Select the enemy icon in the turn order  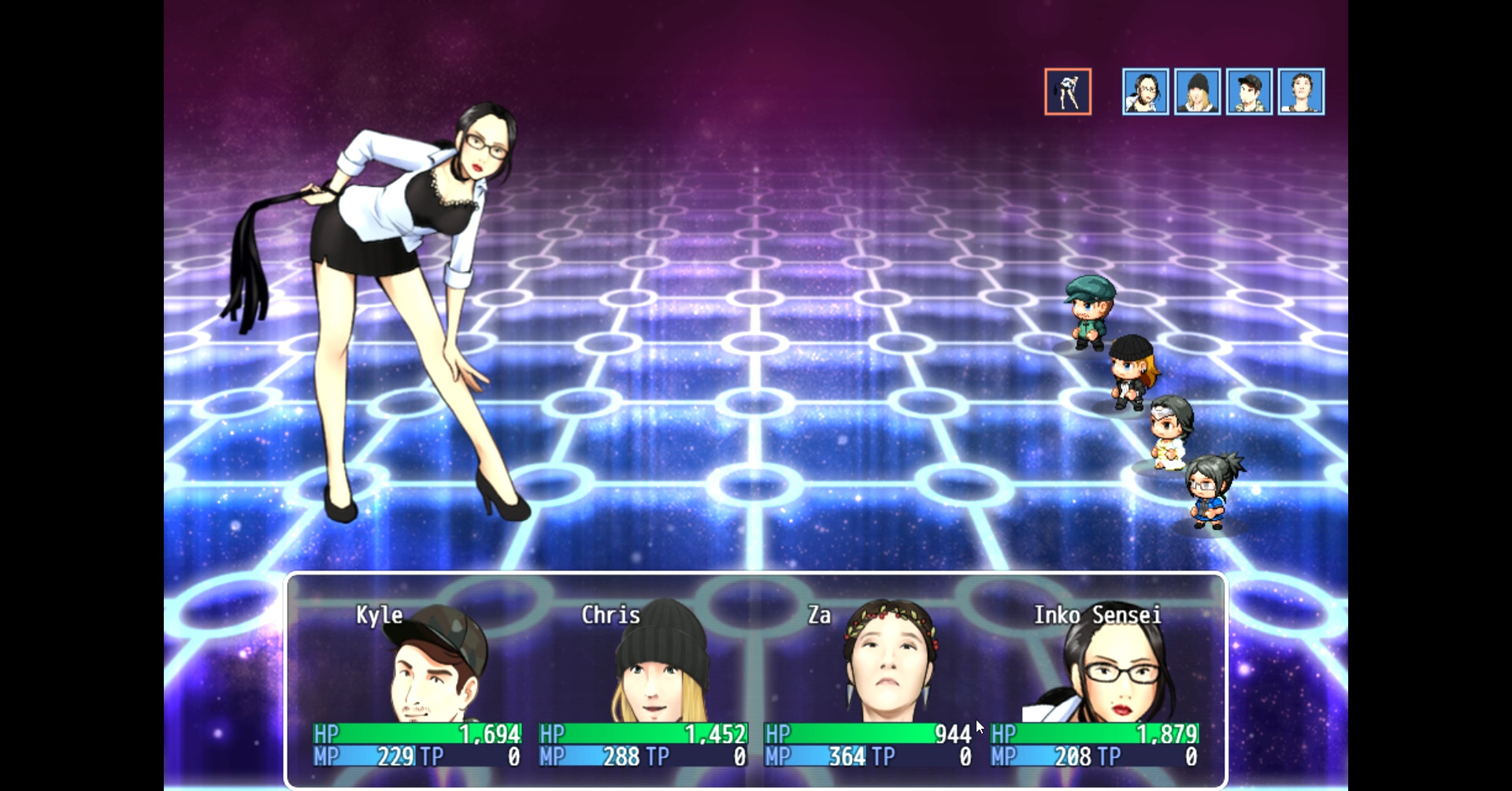[x=1068, y=91]
